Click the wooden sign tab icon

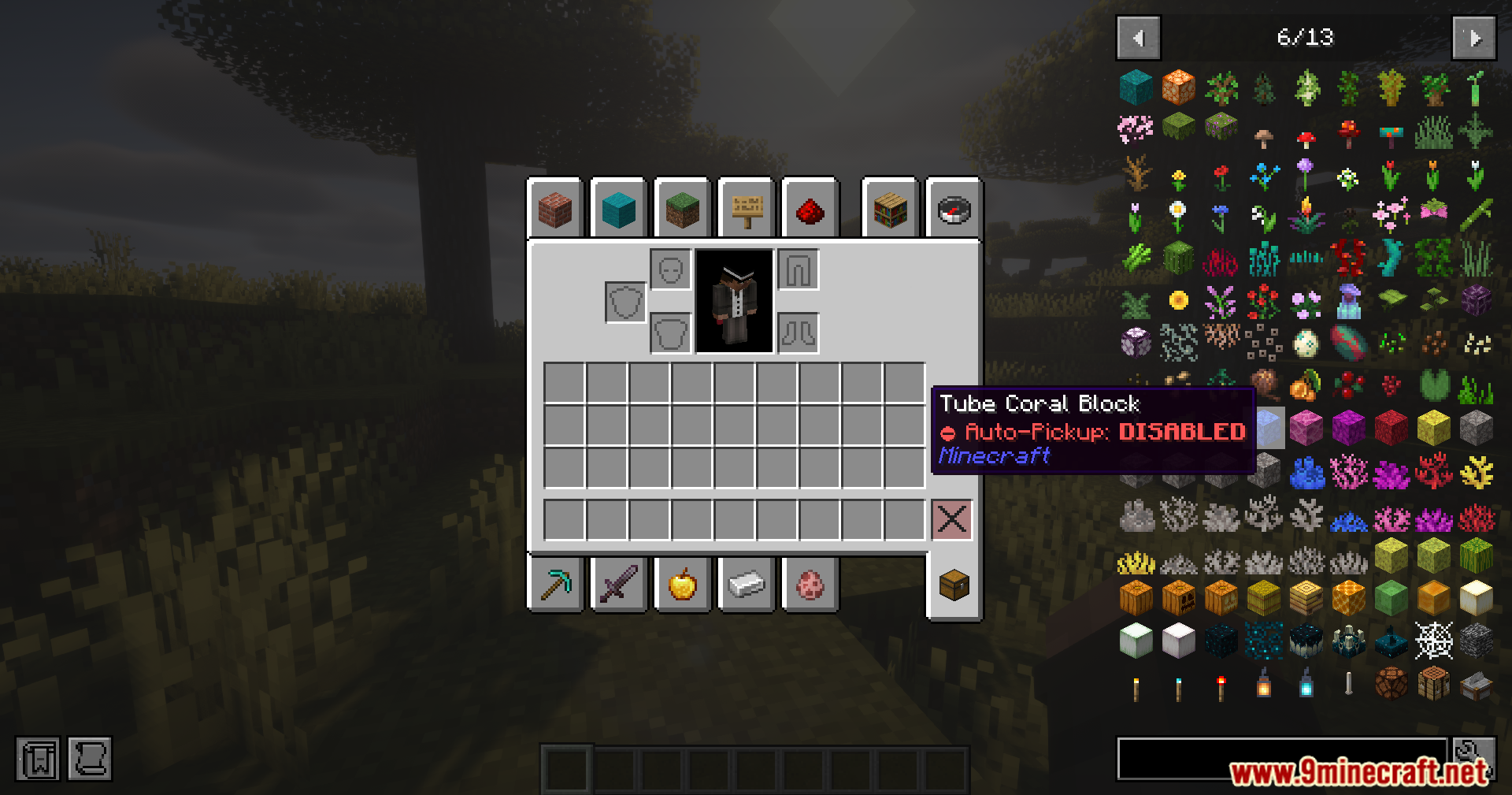click(746, 208)
